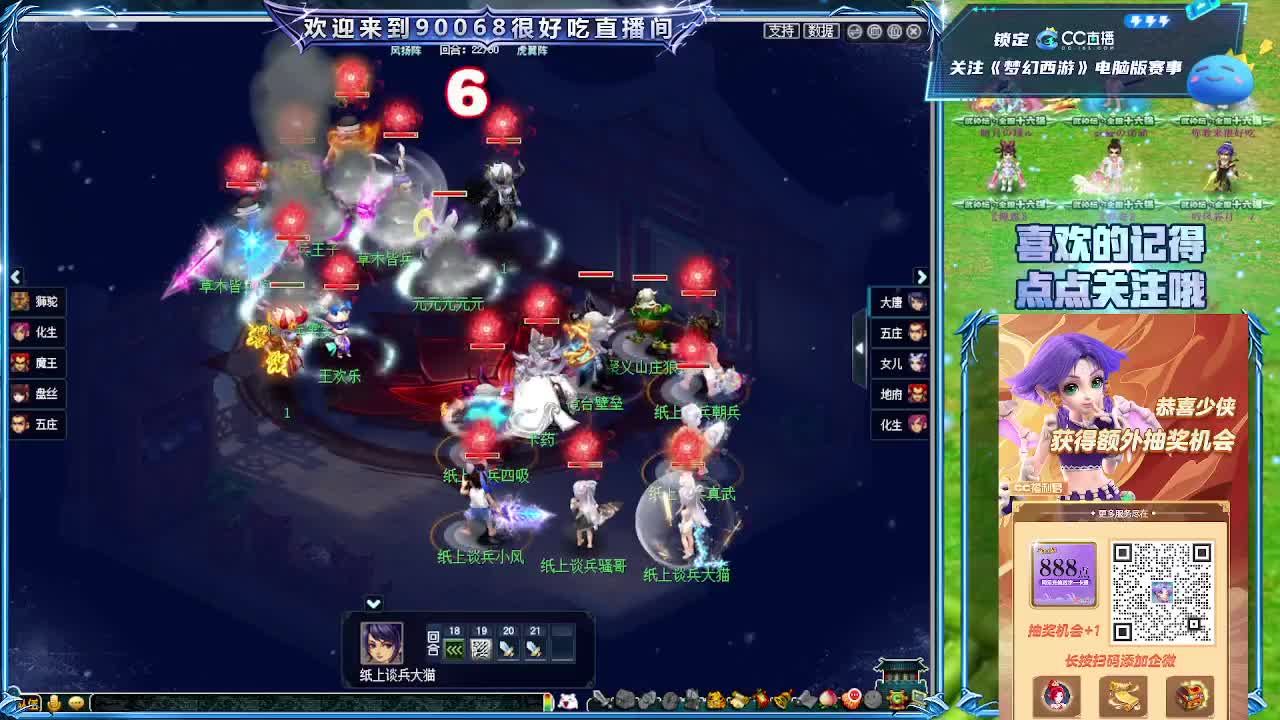Toggle the green speed-up arrows under turn 18
The height and width of the screenshot is (720, 1280).
[x=453, y=649]
